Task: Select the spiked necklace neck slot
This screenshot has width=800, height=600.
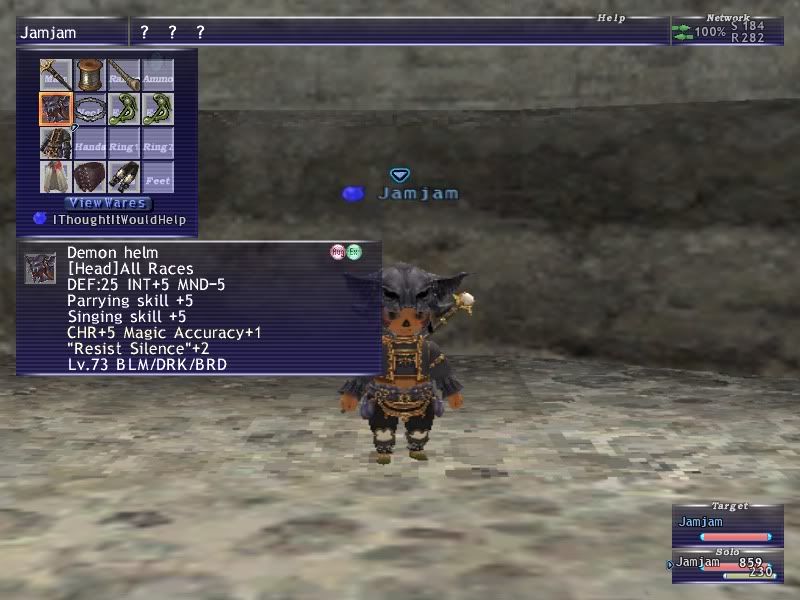Action: coord(90,109)
